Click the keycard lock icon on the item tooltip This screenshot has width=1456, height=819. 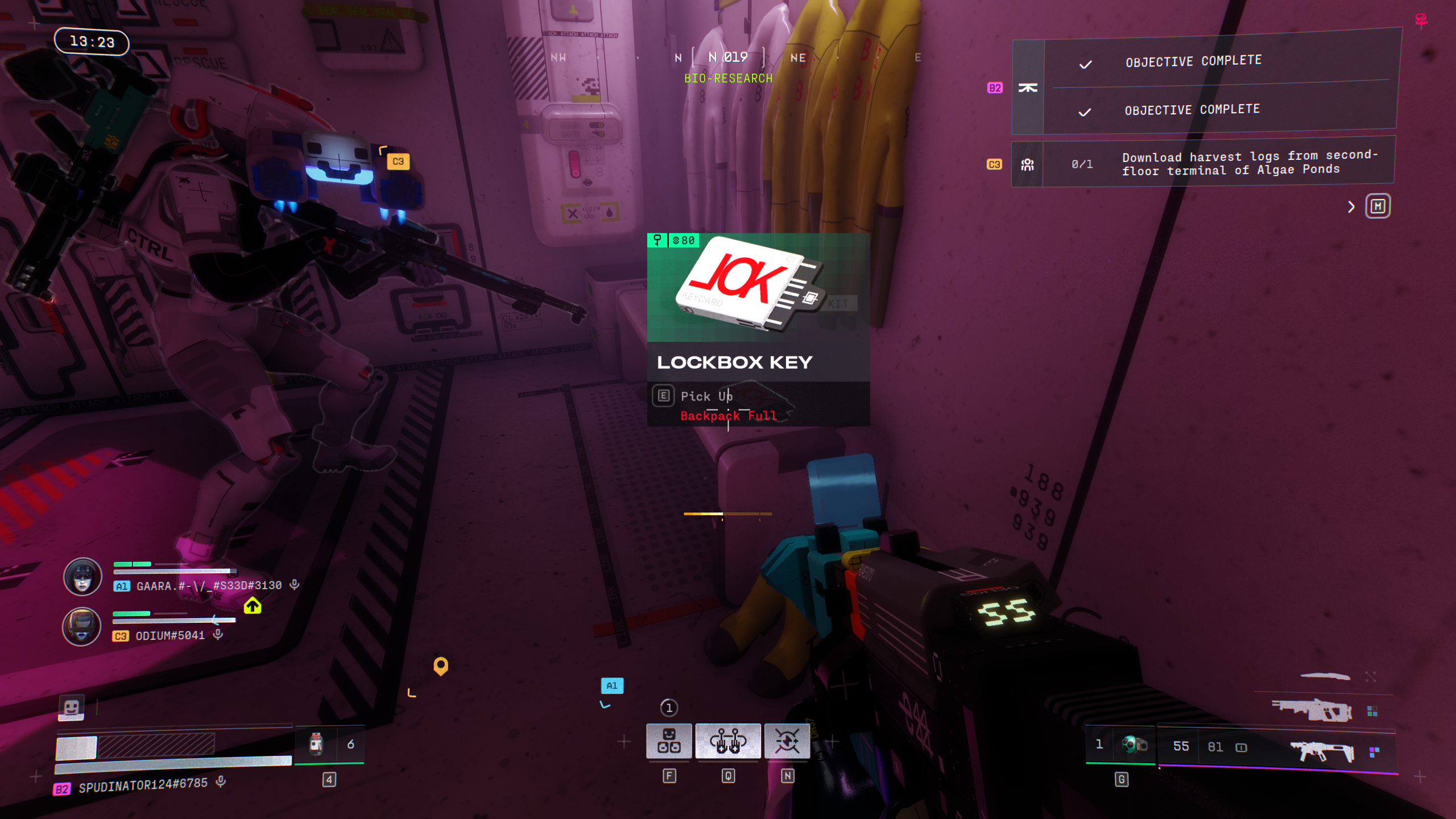coord(658,240)
